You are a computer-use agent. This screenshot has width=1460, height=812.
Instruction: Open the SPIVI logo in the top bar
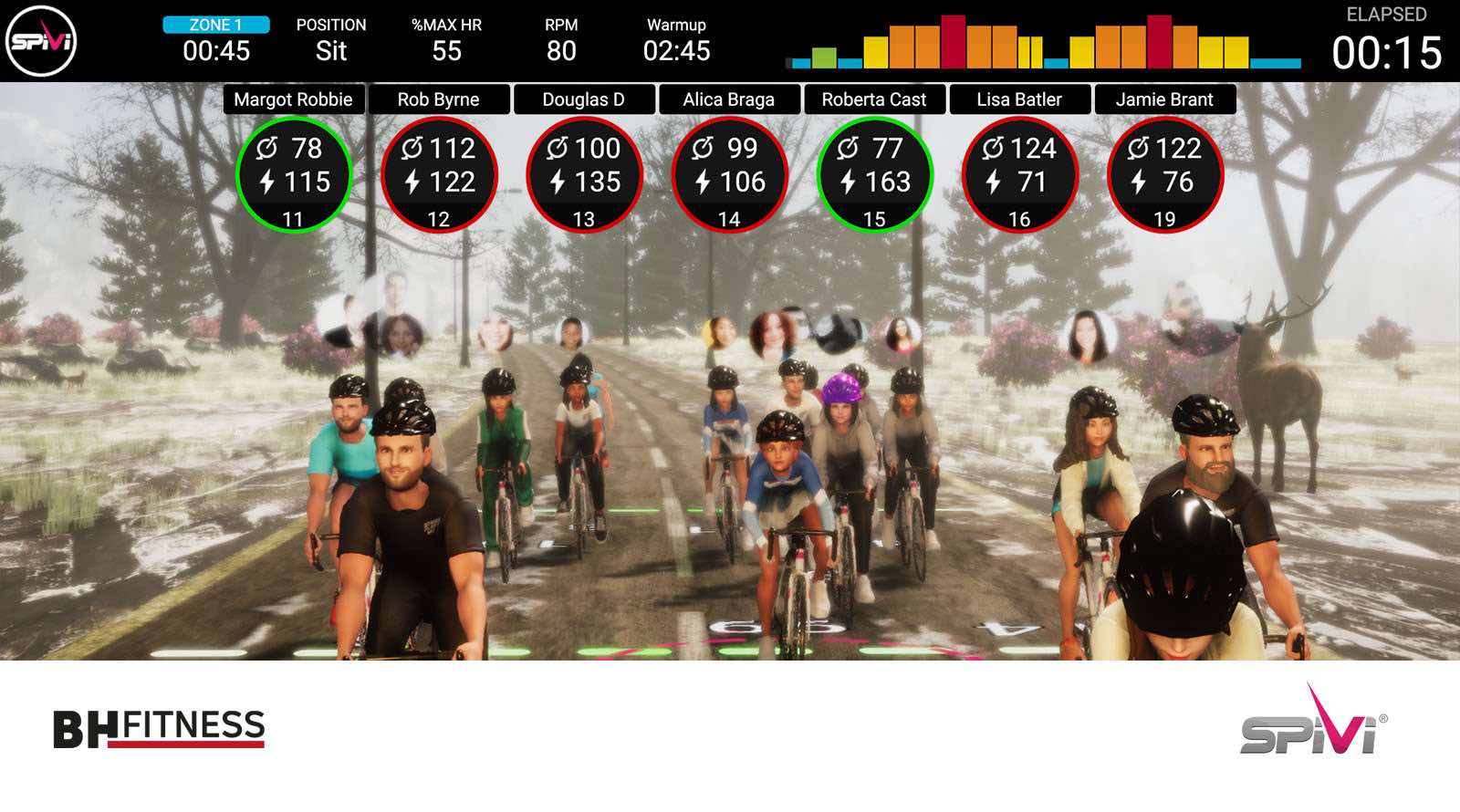41,41
